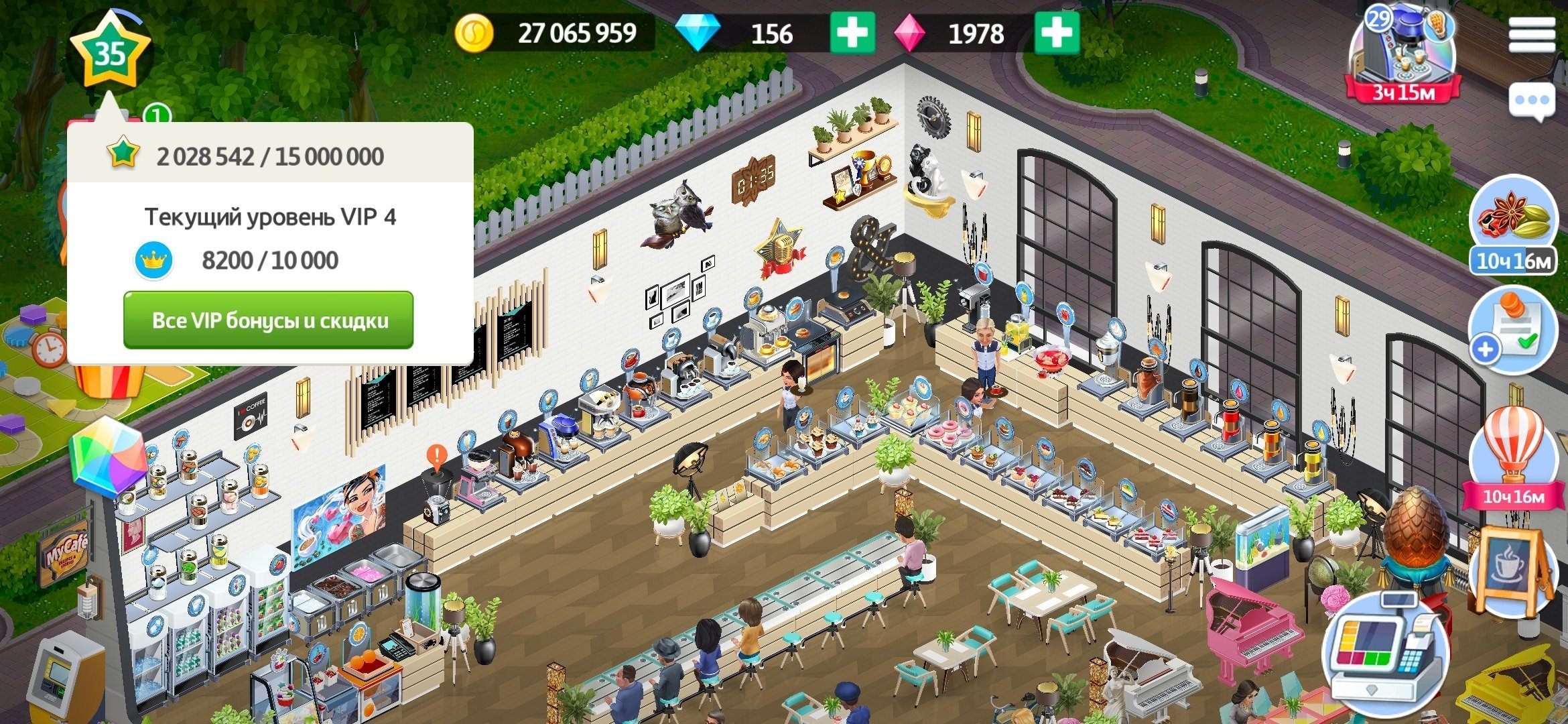This screenshot has width=1568, height=724.
Task: Add more blue diamonds
Action: tap(852, 33)
